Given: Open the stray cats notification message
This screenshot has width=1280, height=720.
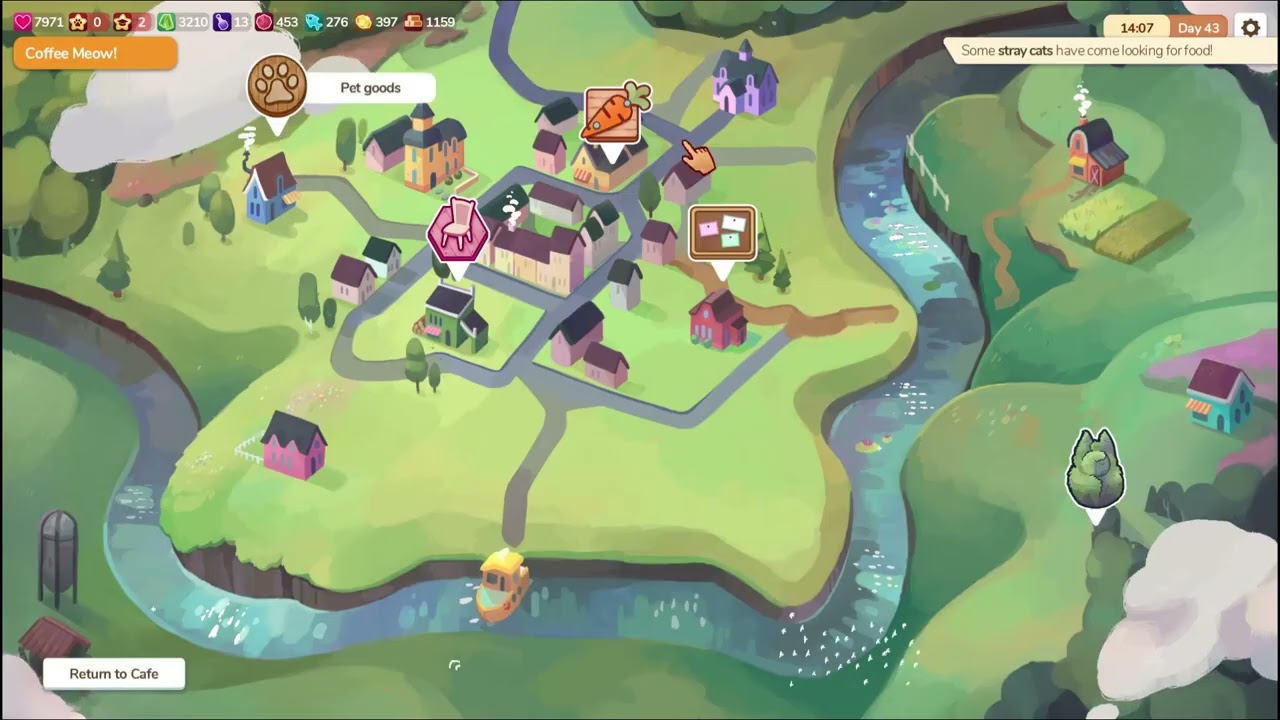Looking at the screenshot, I should 1086,51.
